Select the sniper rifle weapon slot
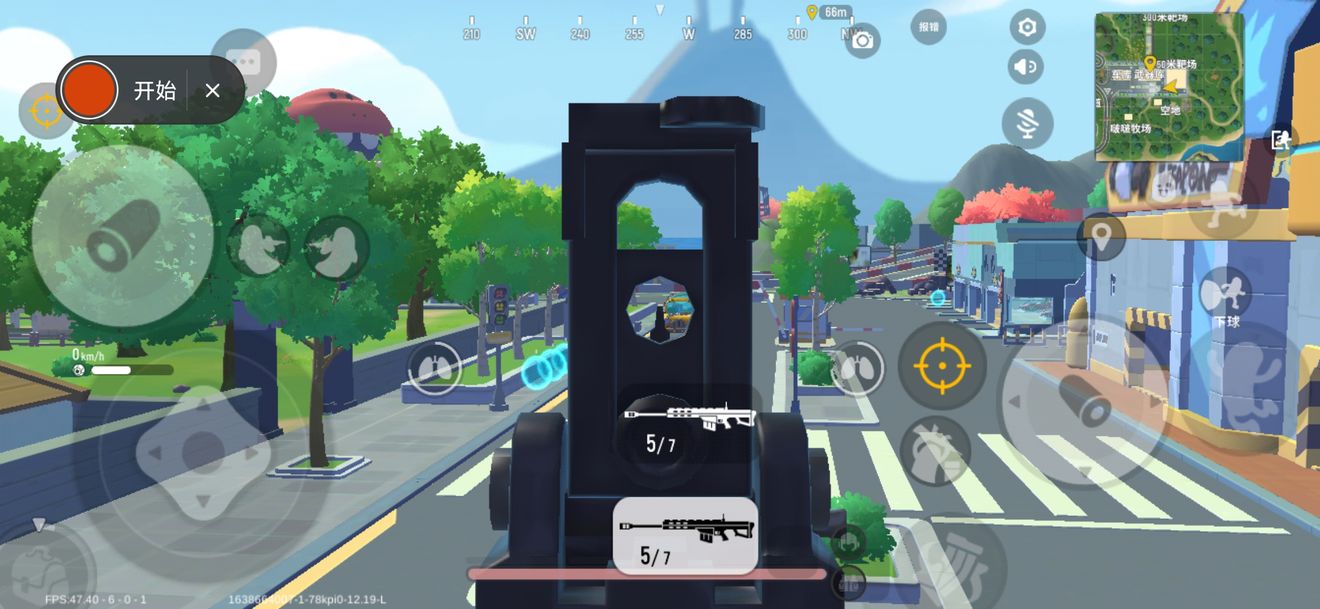The height and width of the screenshot is (609, 1320). point(684,535)
